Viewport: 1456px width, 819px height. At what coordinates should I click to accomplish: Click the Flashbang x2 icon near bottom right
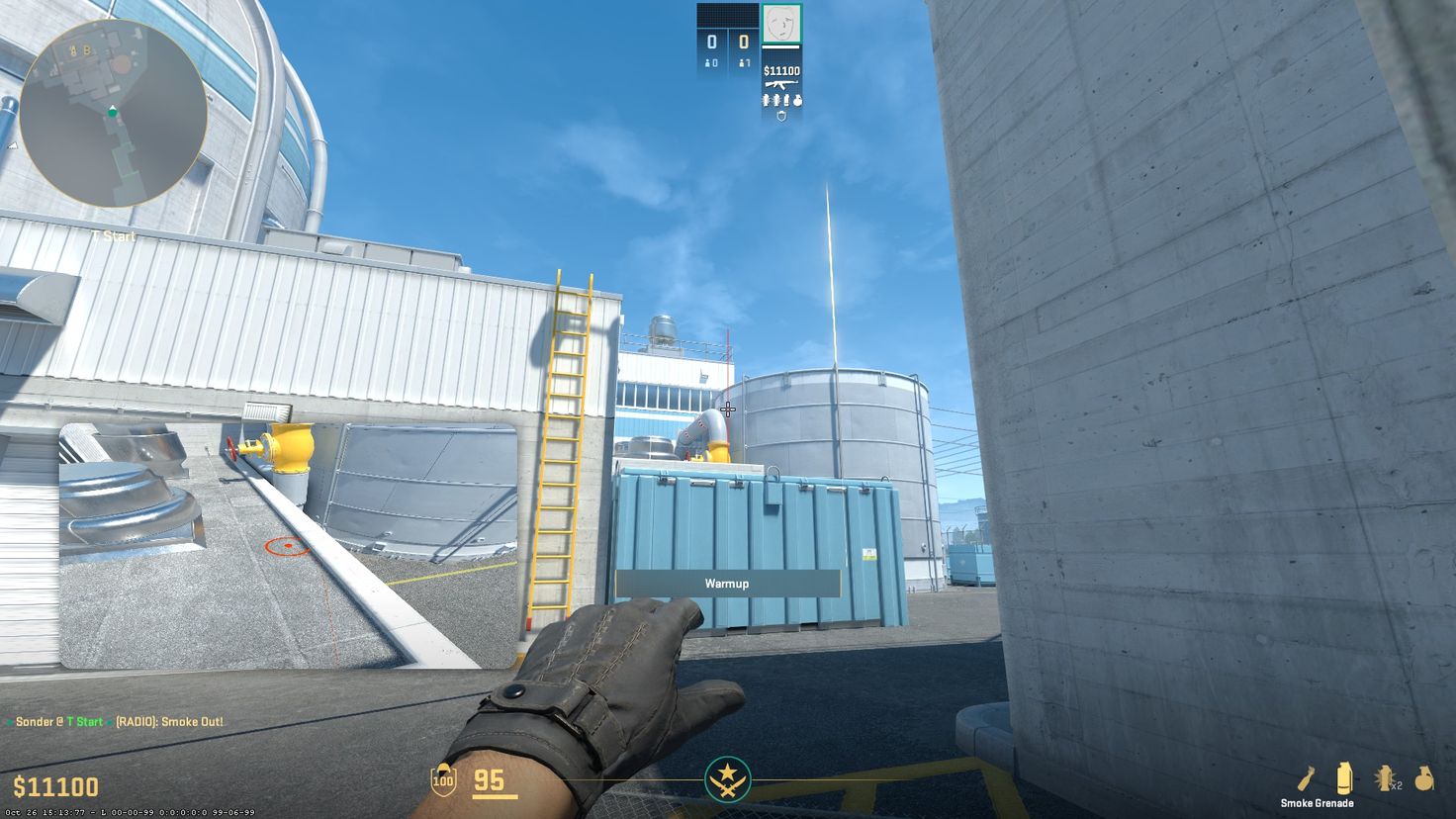click(1384, 777)
